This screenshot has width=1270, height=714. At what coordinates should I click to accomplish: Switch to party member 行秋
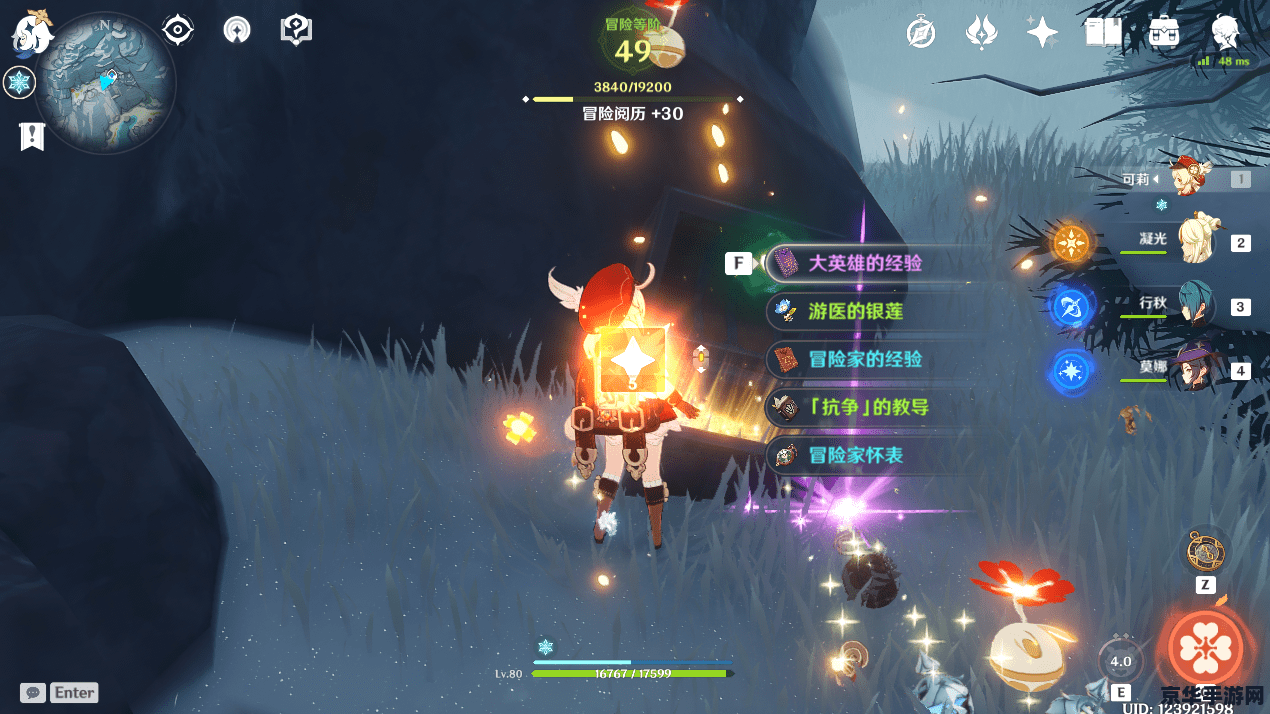click(x=1195, y=305)
